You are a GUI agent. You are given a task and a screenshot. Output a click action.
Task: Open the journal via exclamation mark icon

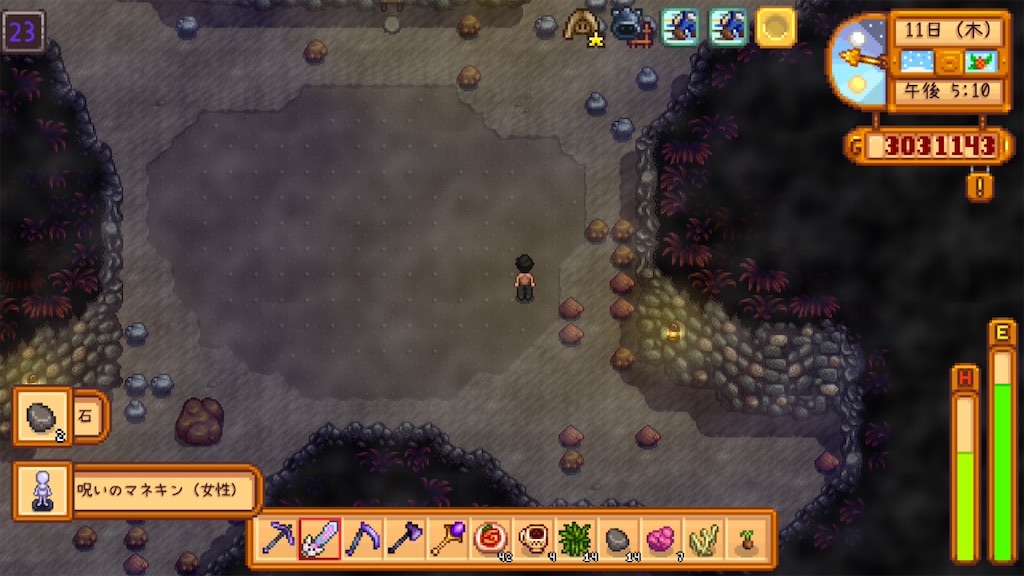point(979,186)
